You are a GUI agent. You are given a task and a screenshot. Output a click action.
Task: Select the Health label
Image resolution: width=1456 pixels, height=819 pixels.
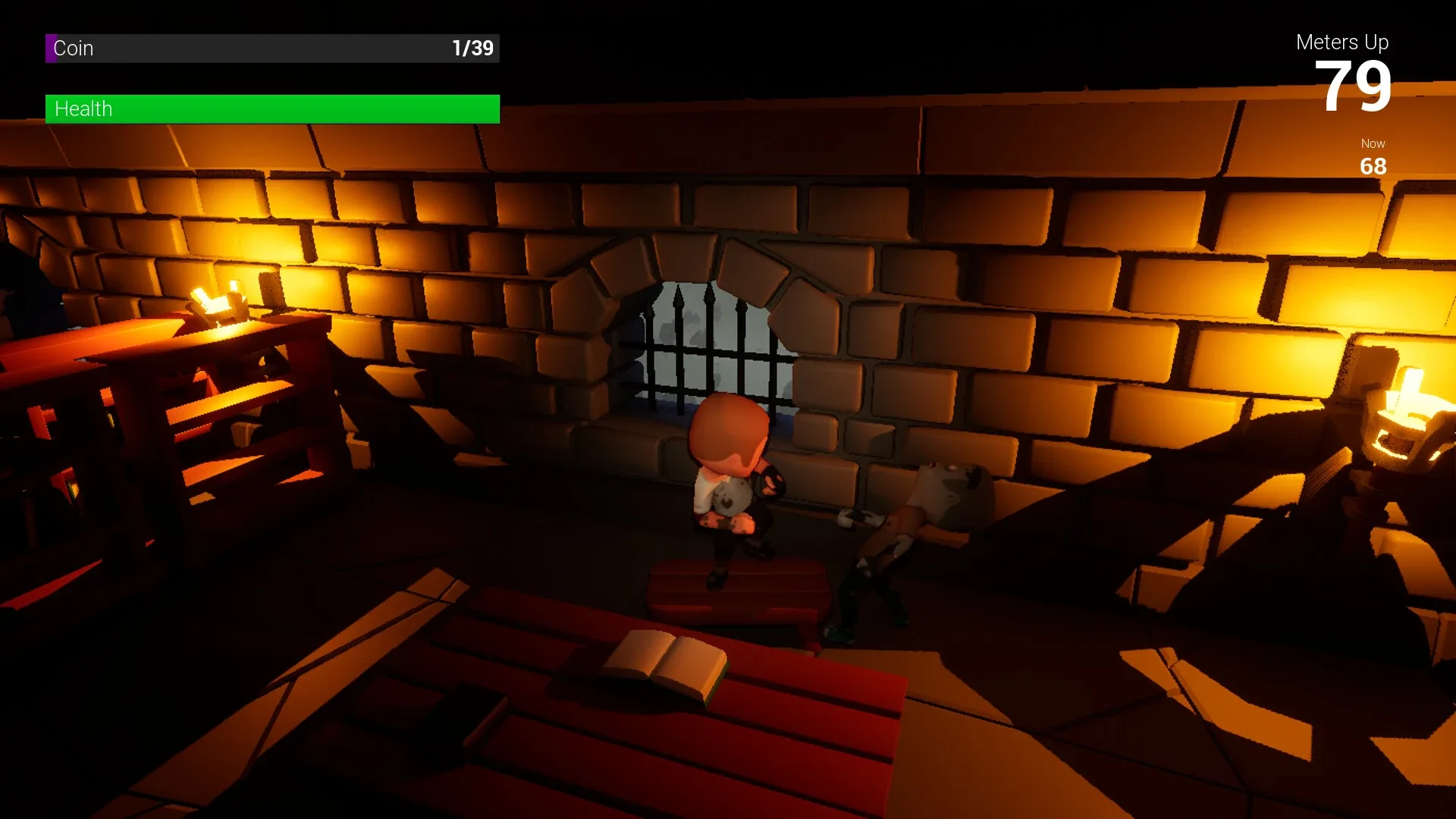point(83,108)
